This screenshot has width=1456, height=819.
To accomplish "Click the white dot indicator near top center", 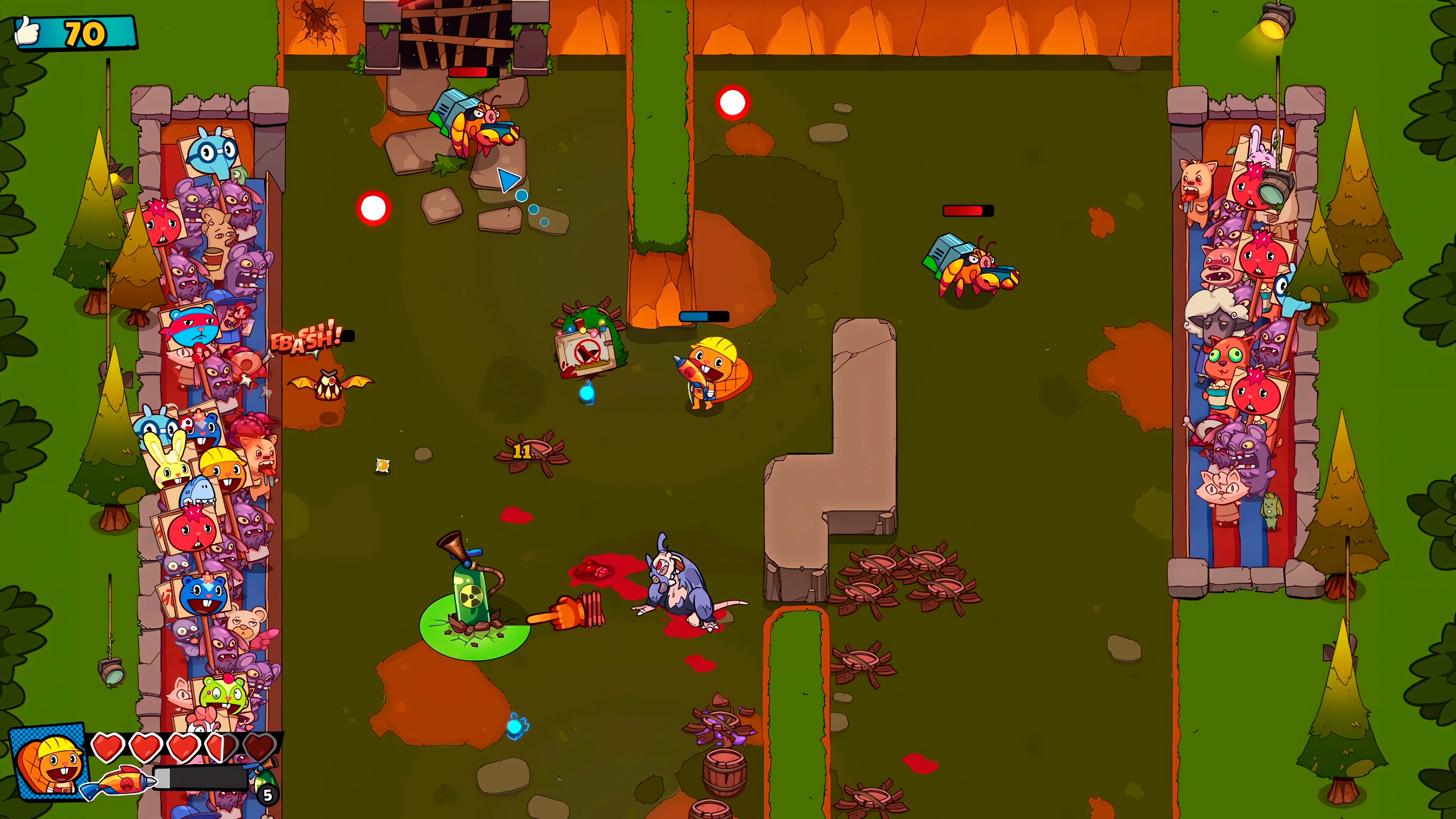I will point(733,103).
